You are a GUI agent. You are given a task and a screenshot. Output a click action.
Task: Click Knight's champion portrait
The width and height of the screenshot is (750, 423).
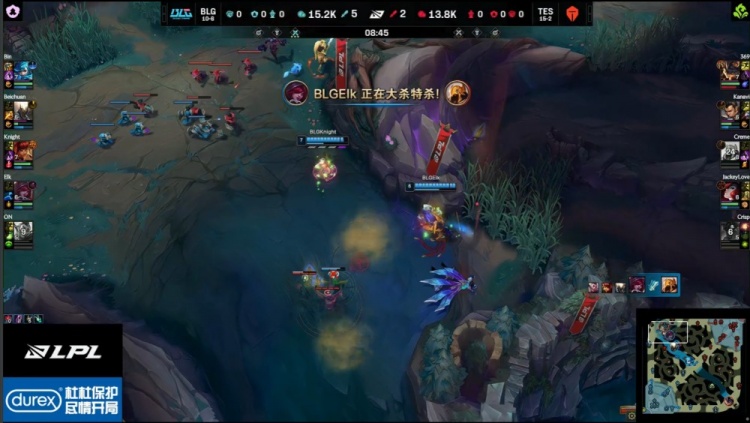point(24,151)
